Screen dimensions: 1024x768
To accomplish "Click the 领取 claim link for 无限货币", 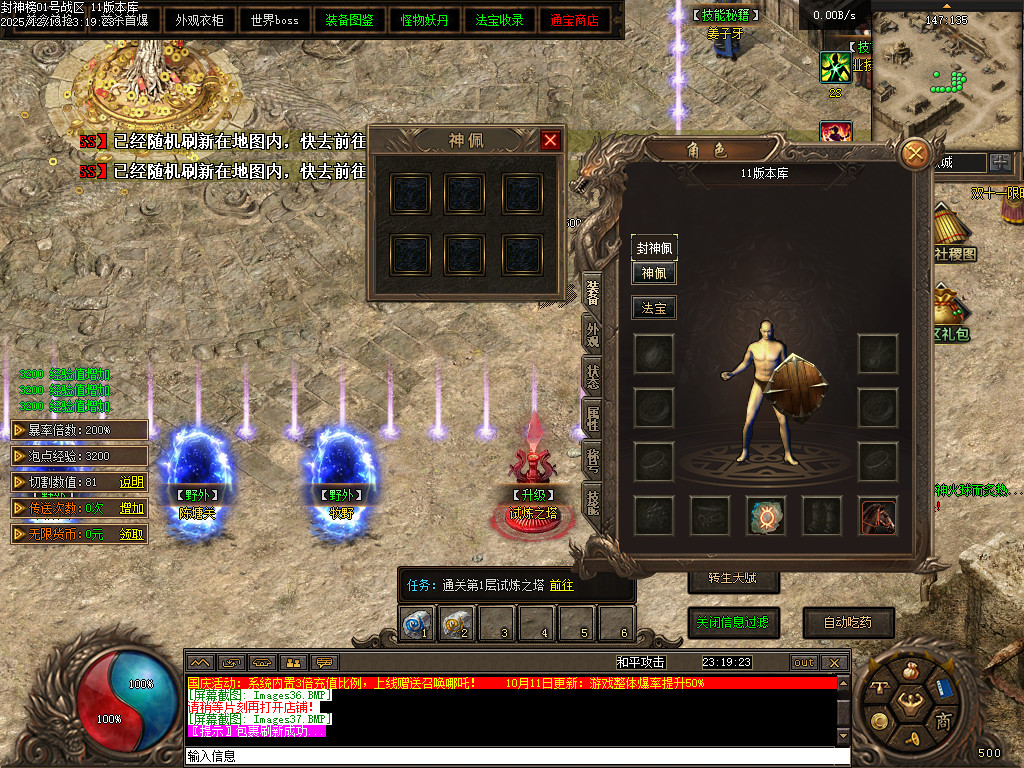I will (132, 534).
